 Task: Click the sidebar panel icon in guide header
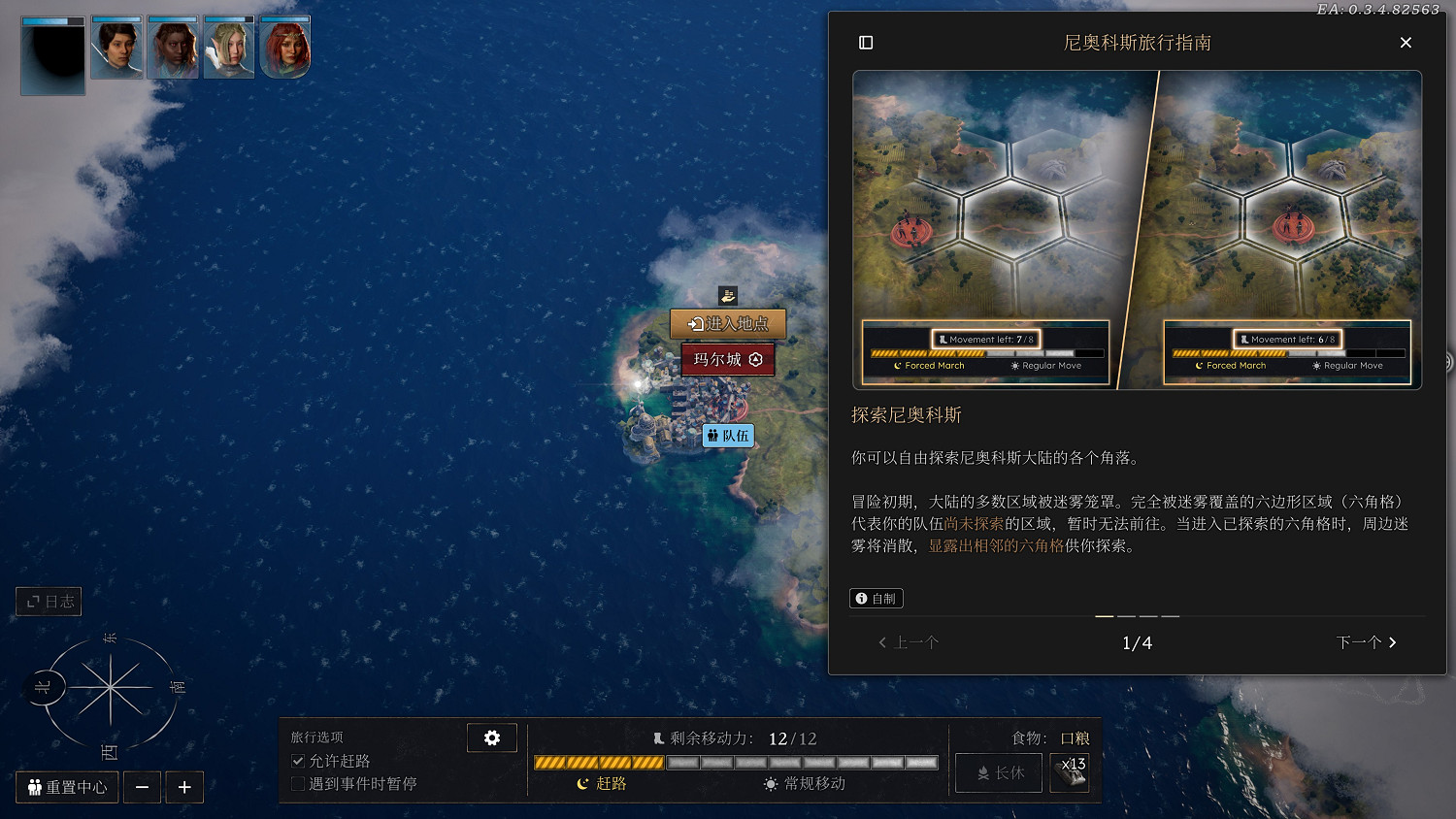[x=865, y=43]
